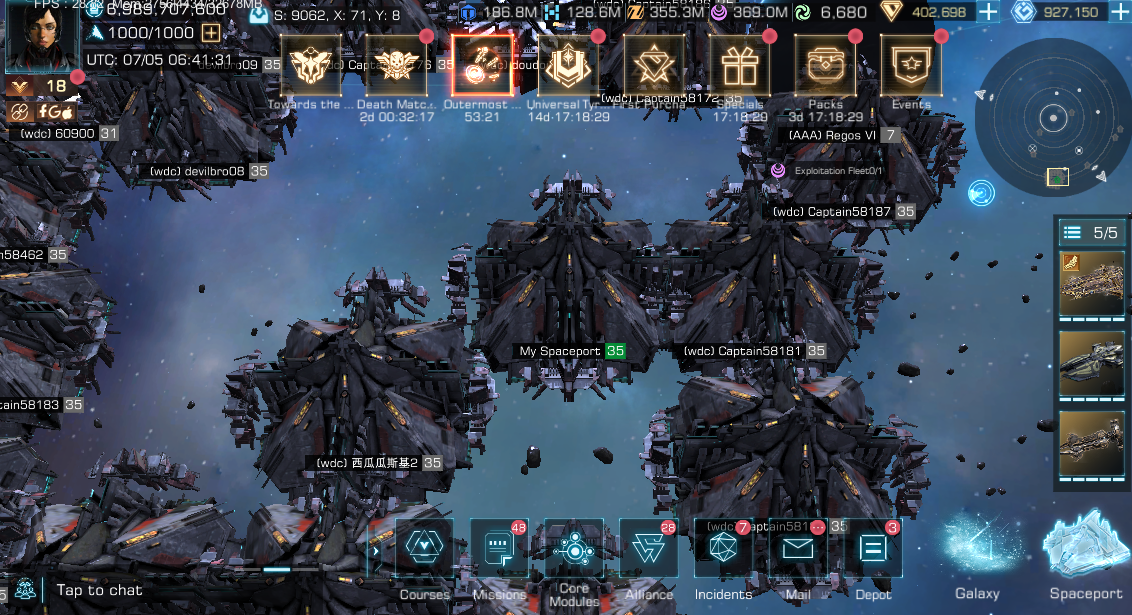The height and width of the screenshot is (615, 1132).
Task: Open the Courses menu
Action: tap(424, 549)
